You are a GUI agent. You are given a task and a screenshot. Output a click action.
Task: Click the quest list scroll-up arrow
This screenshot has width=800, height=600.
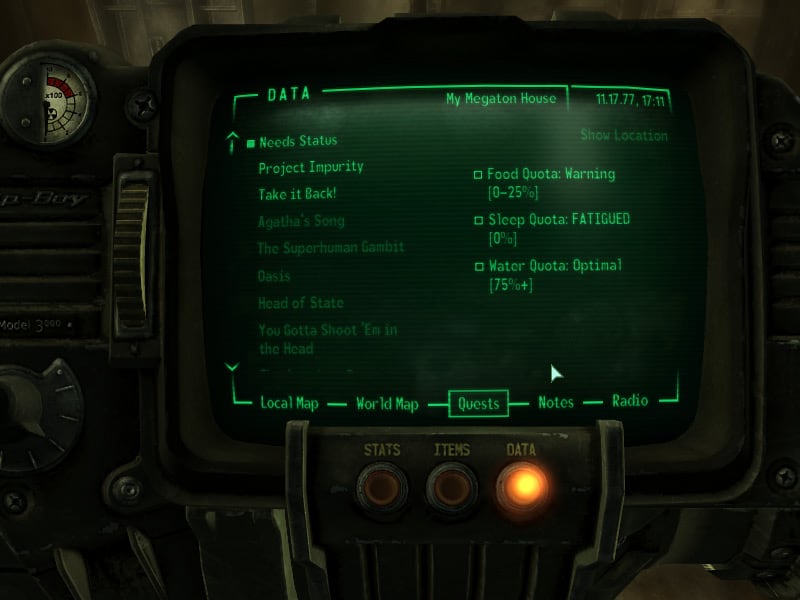coord(233,138)
